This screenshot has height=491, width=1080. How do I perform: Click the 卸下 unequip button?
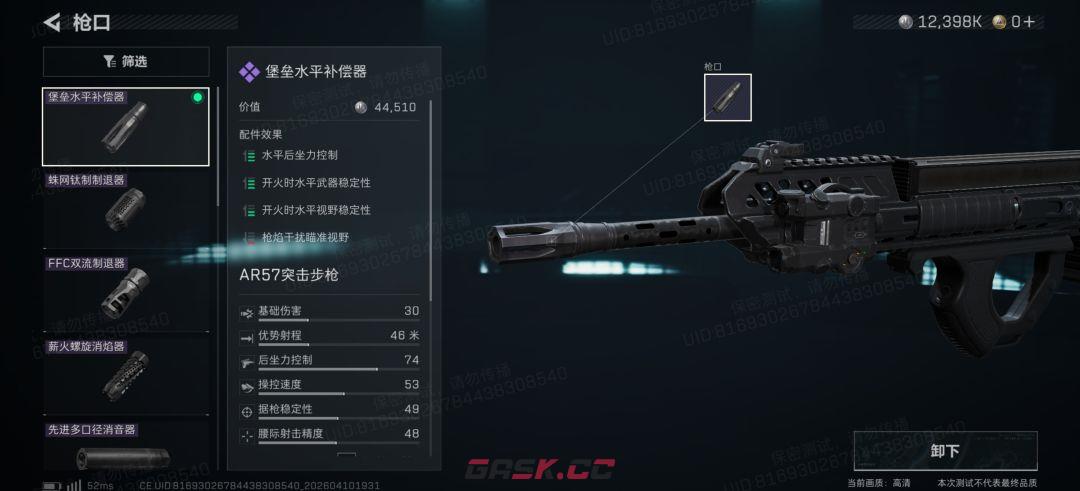coord(945,451)
